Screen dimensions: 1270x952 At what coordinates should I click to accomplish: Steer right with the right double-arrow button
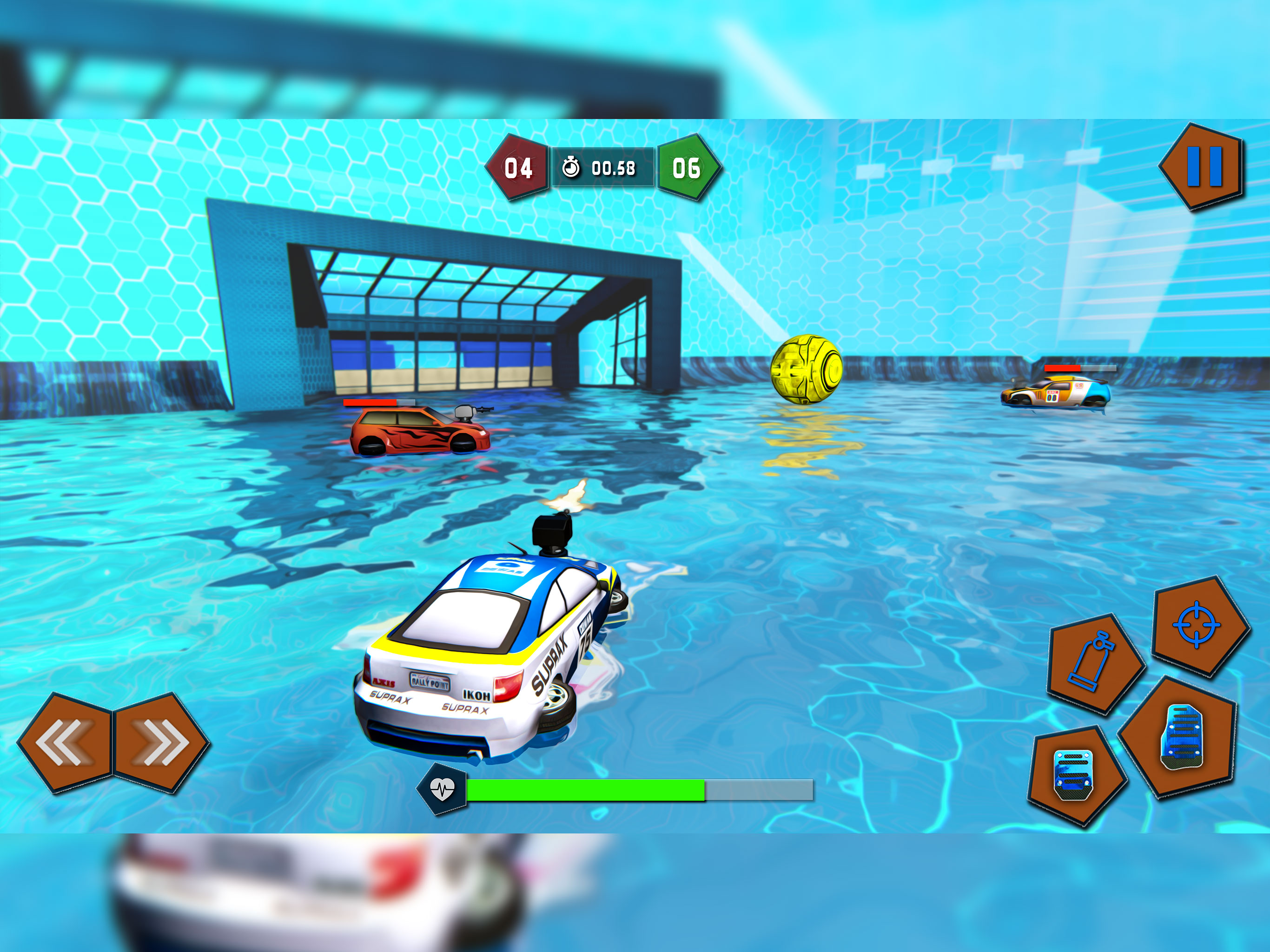pos(161,742)
